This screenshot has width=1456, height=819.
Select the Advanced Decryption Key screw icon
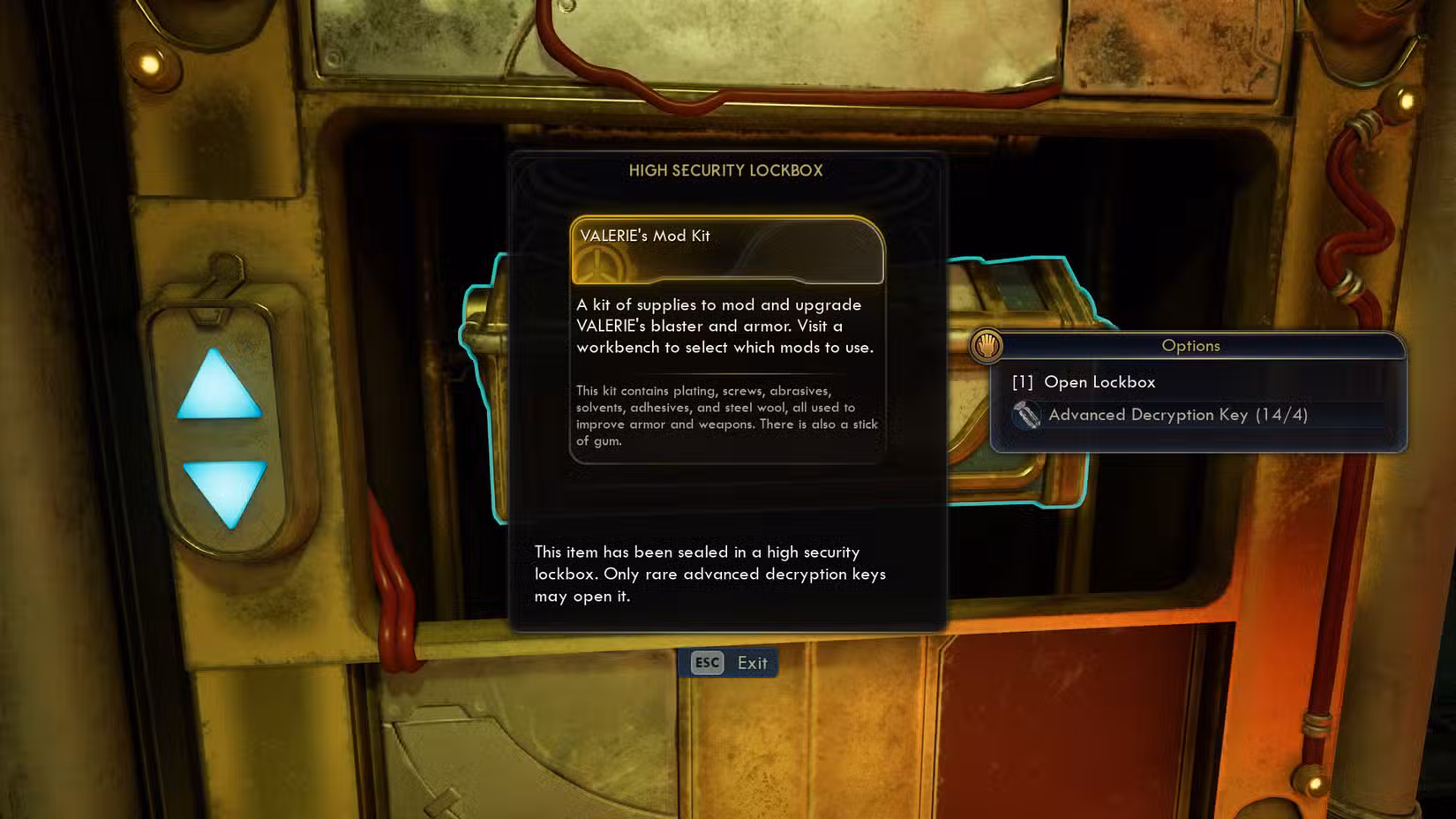pyautogui.click(x=1027, y=415)
